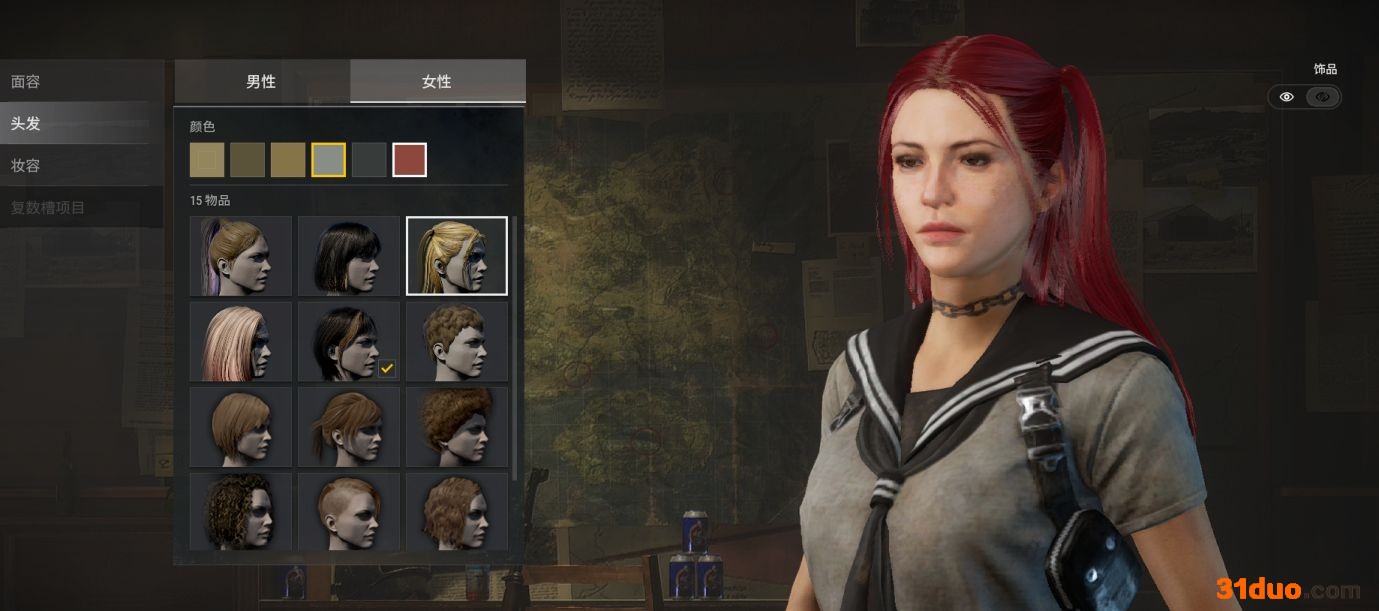Choose the ponytail with purple streak hairstyle
Viewport: 1379px width, 611px height.
[x=241, y=256]
